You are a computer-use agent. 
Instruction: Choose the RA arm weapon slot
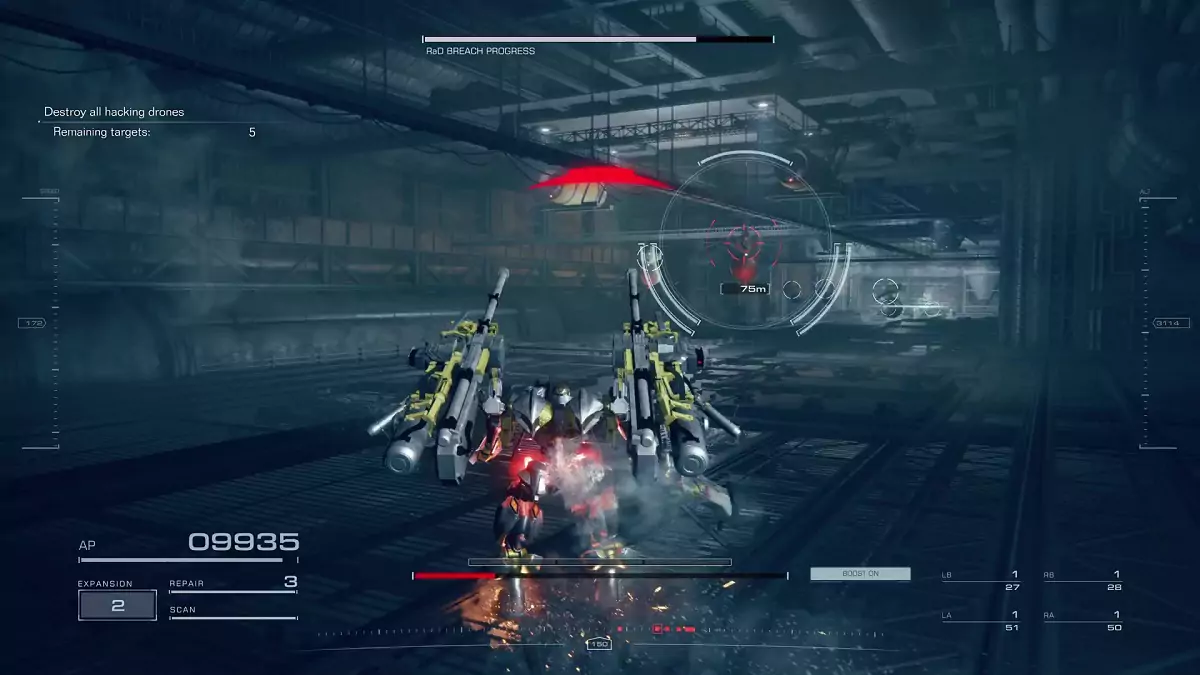pos(1082,620)
